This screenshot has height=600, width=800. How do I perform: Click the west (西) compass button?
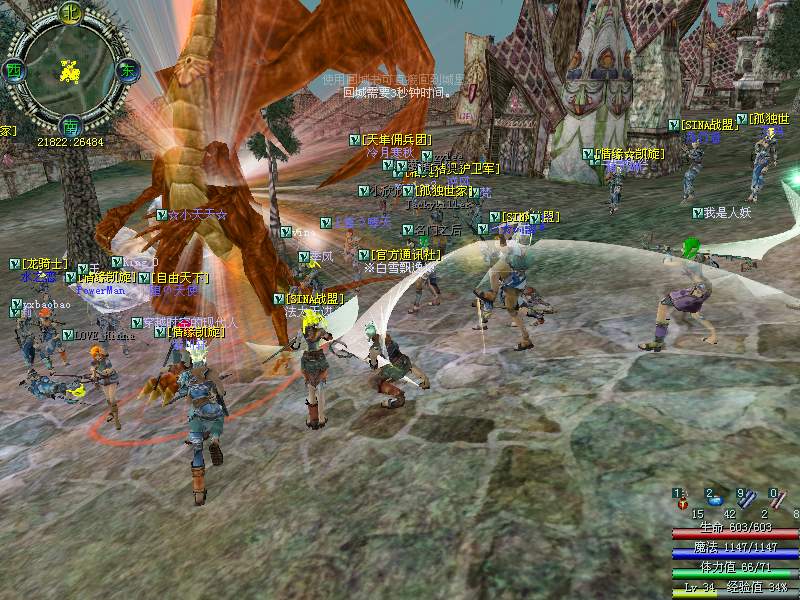(x=14, y=71)
